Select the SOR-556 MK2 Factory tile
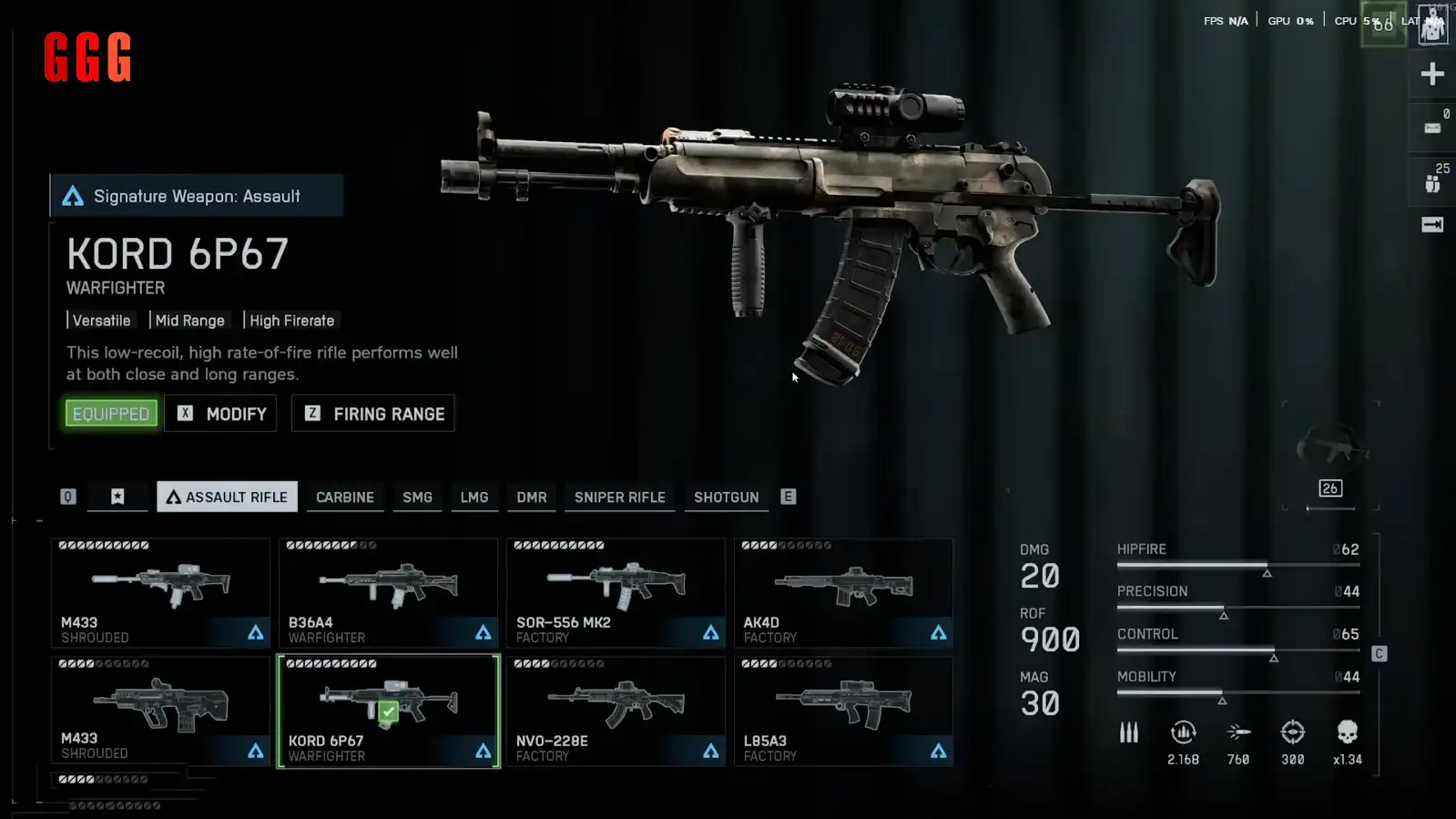Image resolution: width=1456 pixels, height=819 pixels. (x=616, y=593)
